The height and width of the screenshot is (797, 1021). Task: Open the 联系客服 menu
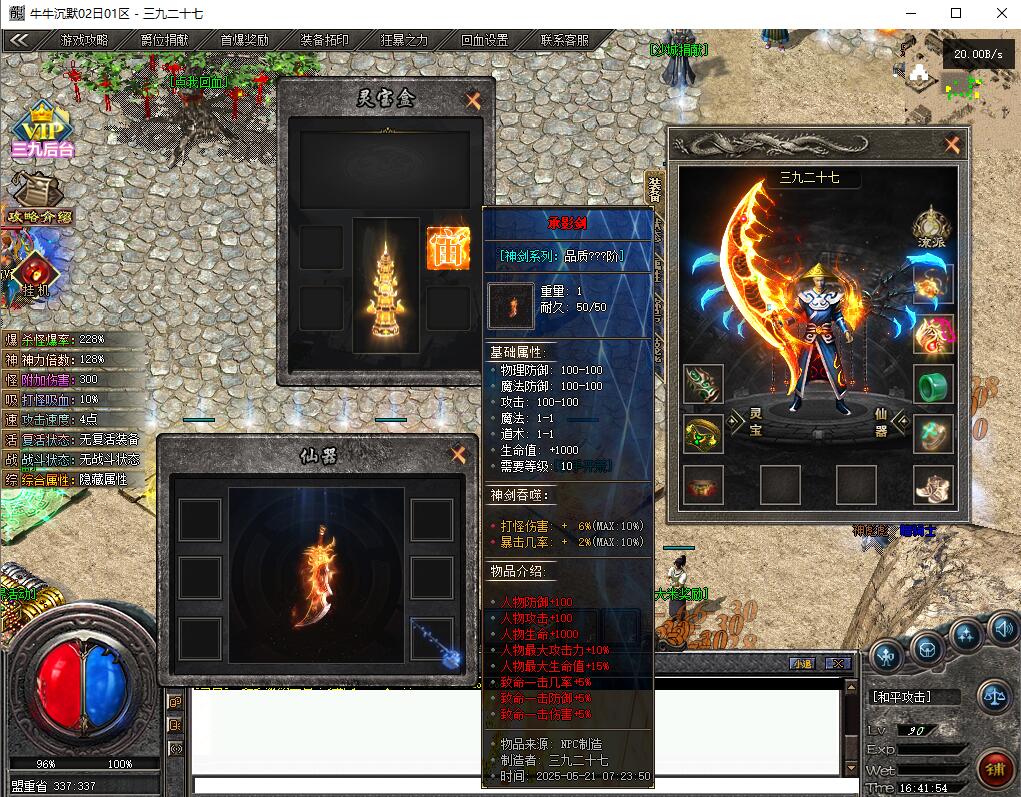[564, 41]
